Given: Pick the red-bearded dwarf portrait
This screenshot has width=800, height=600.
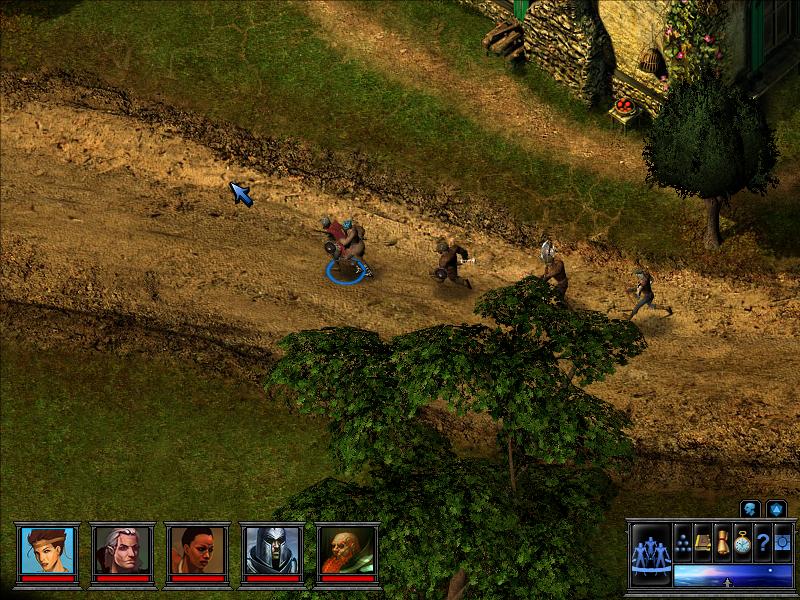Looking at the screenshot, I should (347, 550).
